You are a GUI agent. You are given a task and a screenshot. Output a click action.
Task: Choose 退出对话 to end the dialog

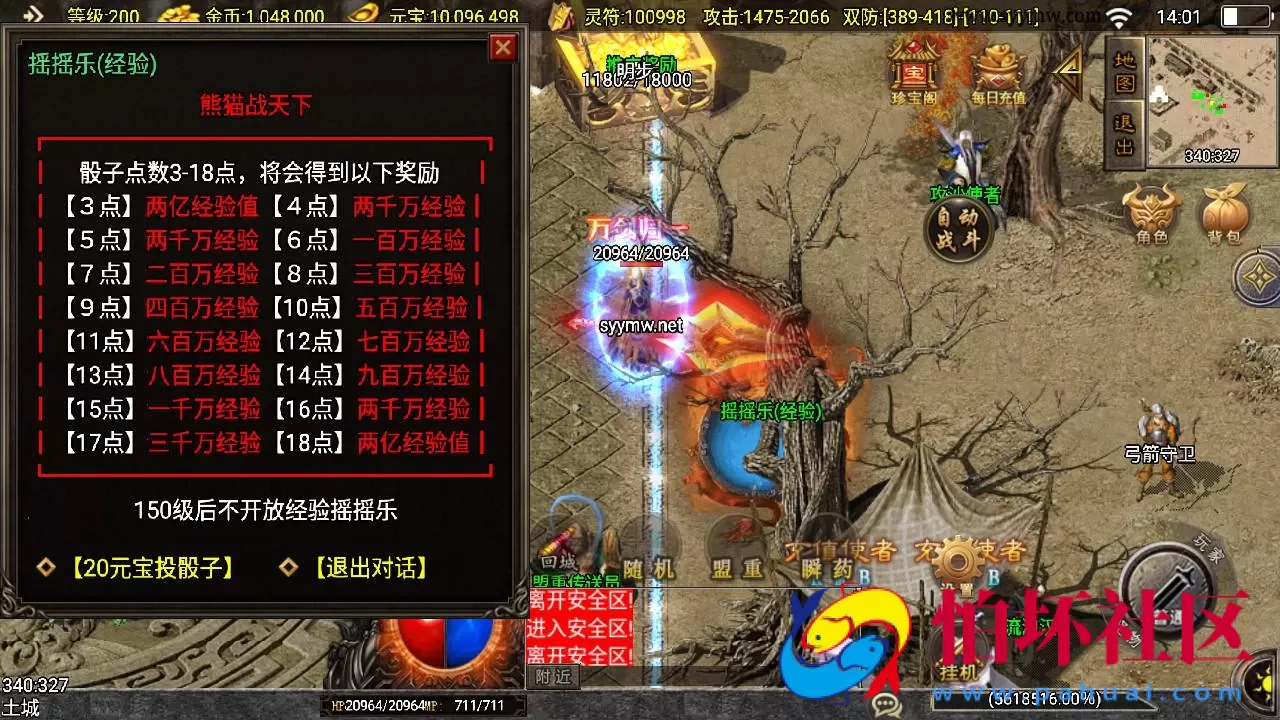(371, 567)
